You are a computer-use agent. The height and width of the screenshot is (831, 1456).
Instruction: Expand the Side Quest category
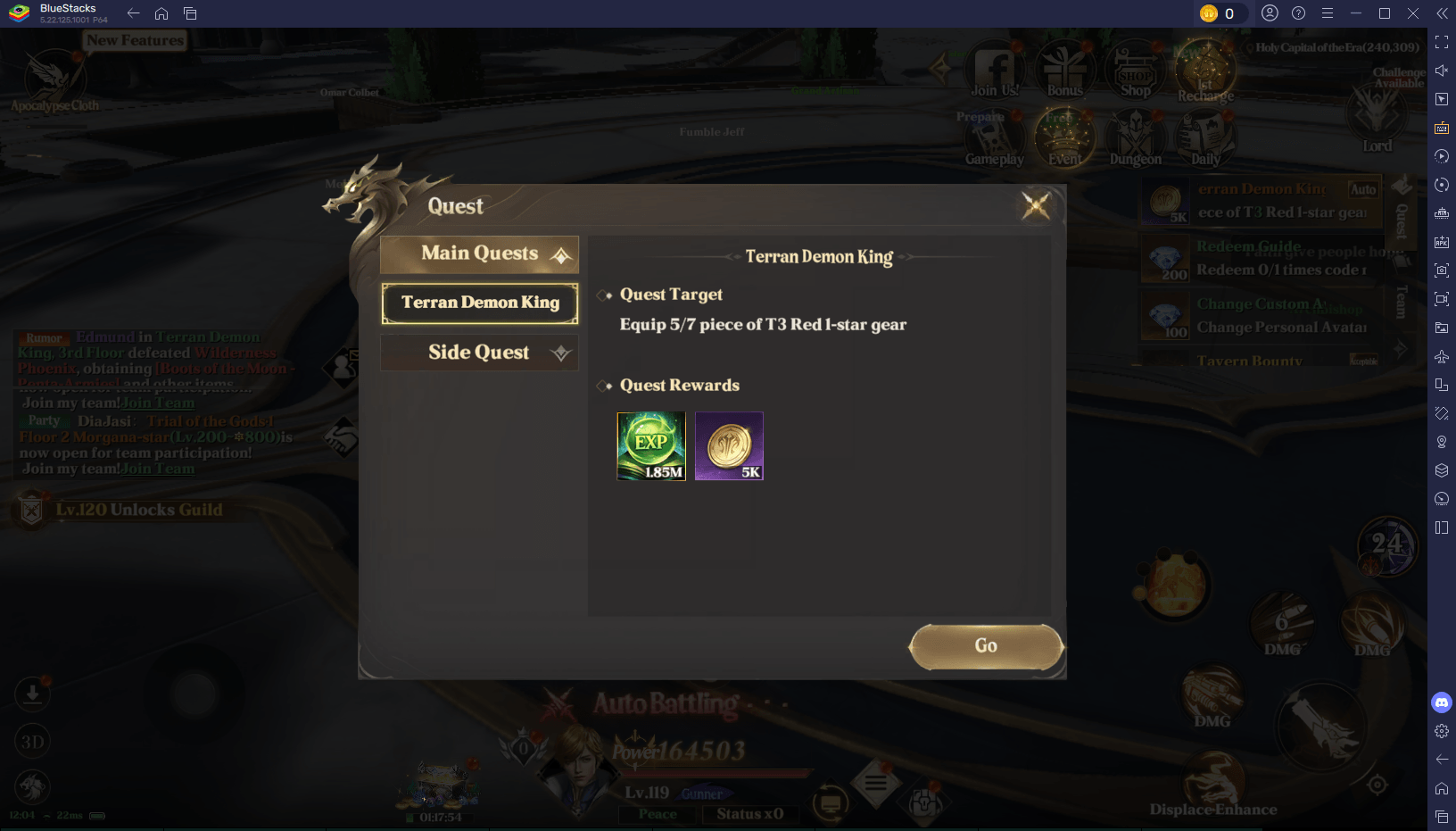point(479,353)
